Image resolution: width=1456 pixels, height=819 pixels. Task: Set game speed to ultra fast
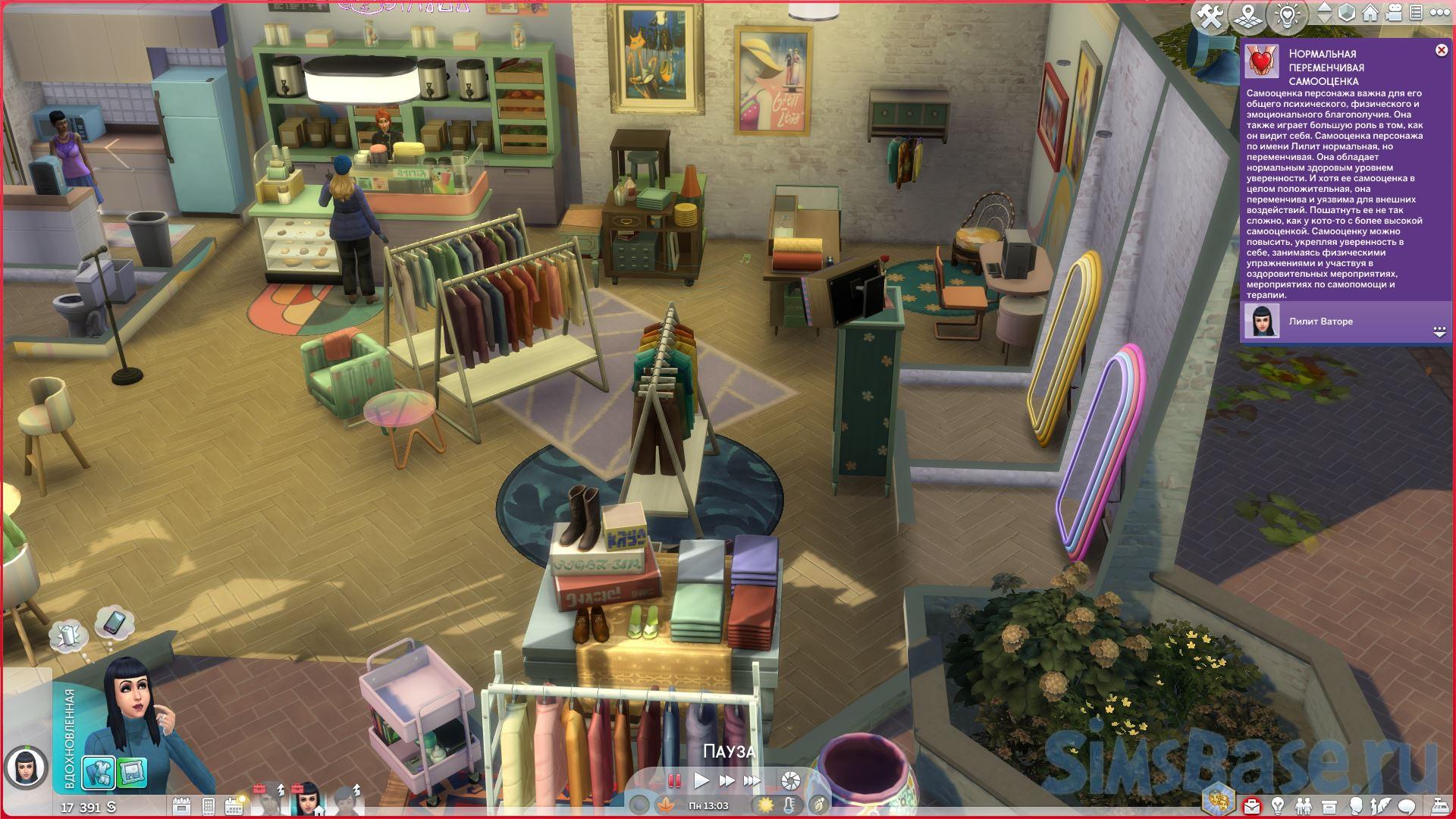pyautogui.click(x=752, y=780)
